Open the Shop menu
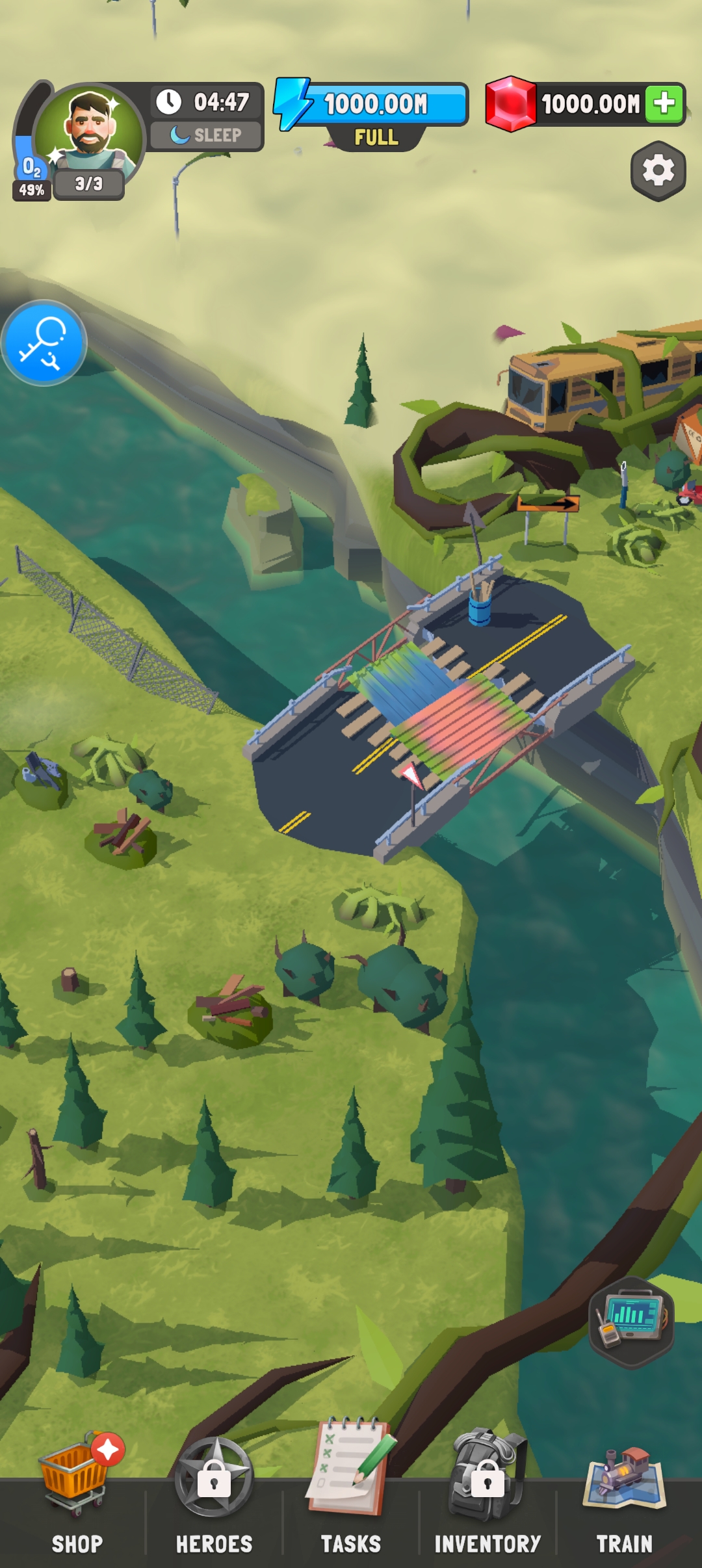Screen dimensions: 702x1568 point(75,1495)
